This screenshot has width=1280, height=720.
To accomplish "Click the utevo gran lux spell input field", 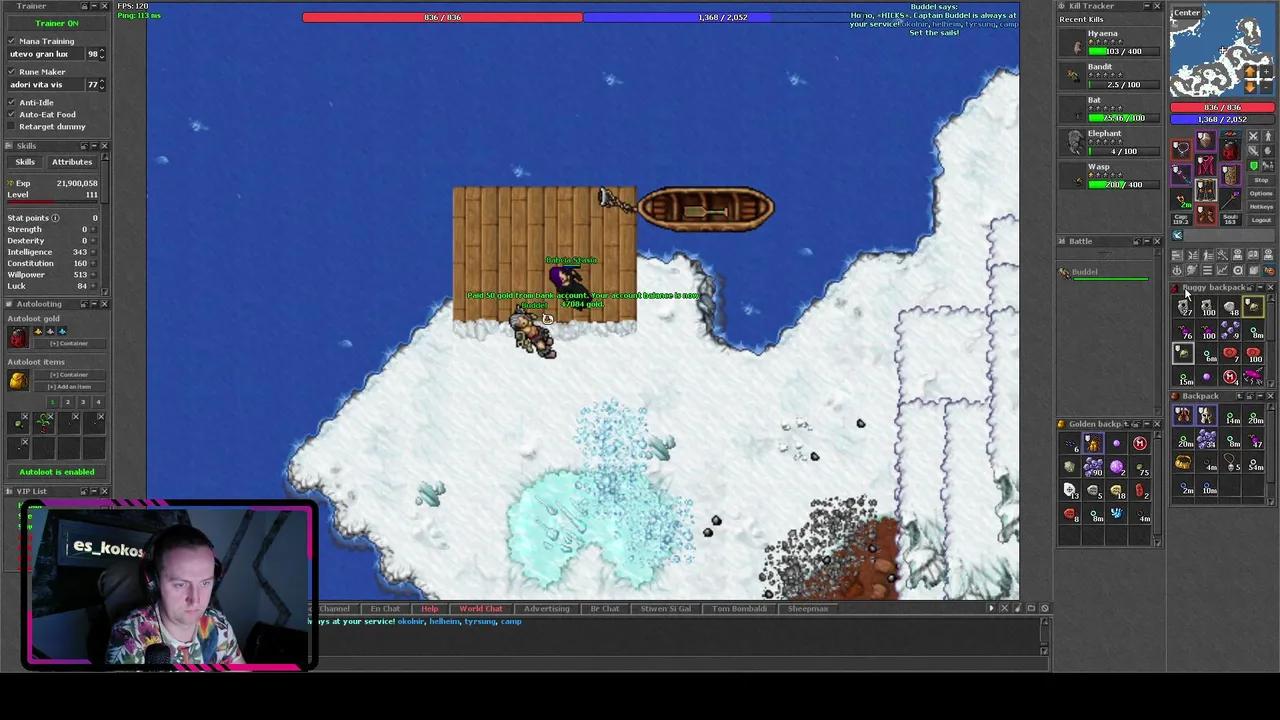I will pos(47,54).
